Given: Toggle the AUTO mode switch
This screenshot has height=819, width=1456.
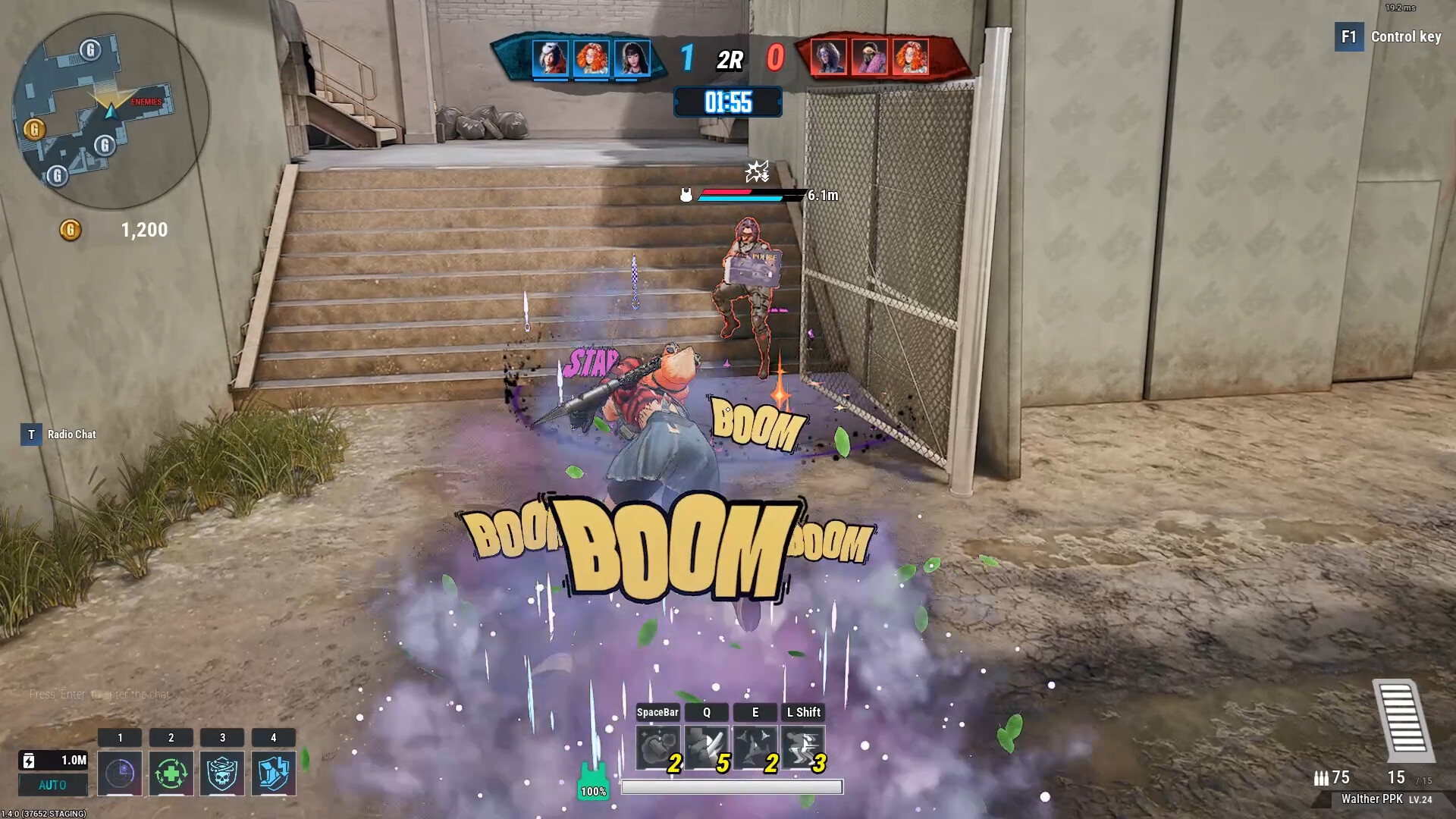Looking at the screenshot, I should pos(52,785).
